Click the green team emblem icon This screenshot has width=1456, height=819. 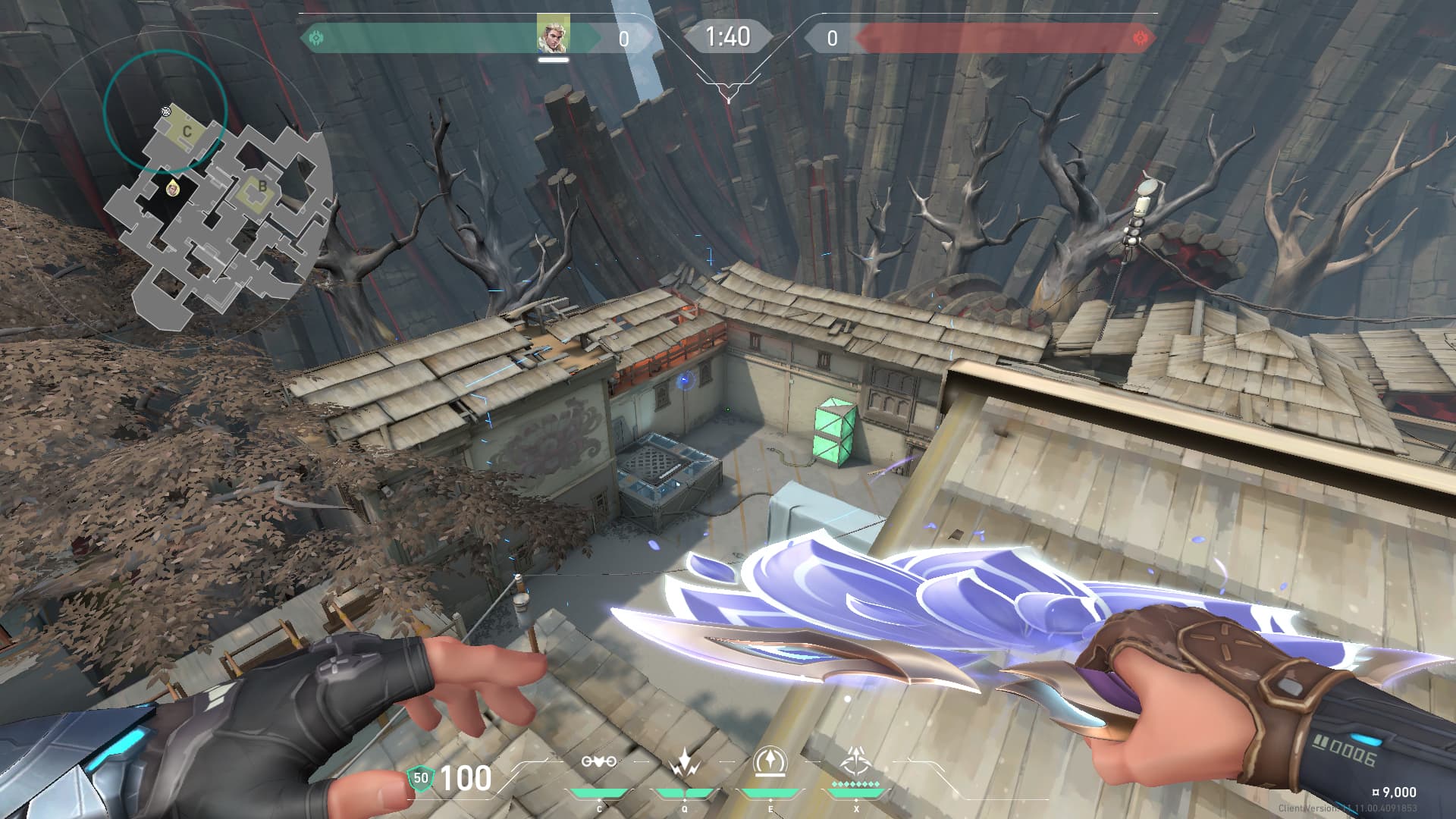tap(317, 37)
